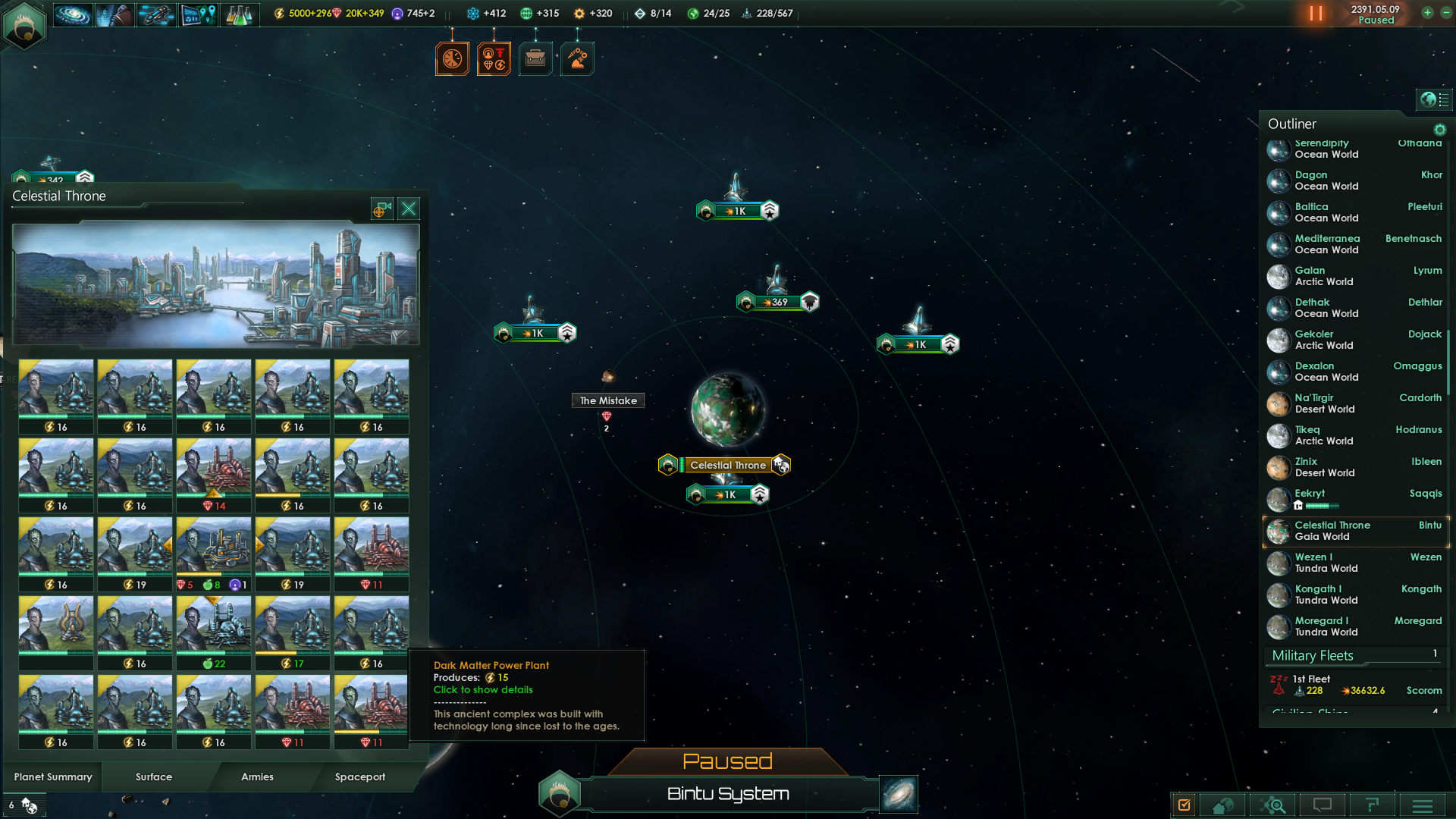Image resolution: width=1456 pixels, height=819 pixels.
Task: Open the galaxy overview icon at top left
Action: 72,13
